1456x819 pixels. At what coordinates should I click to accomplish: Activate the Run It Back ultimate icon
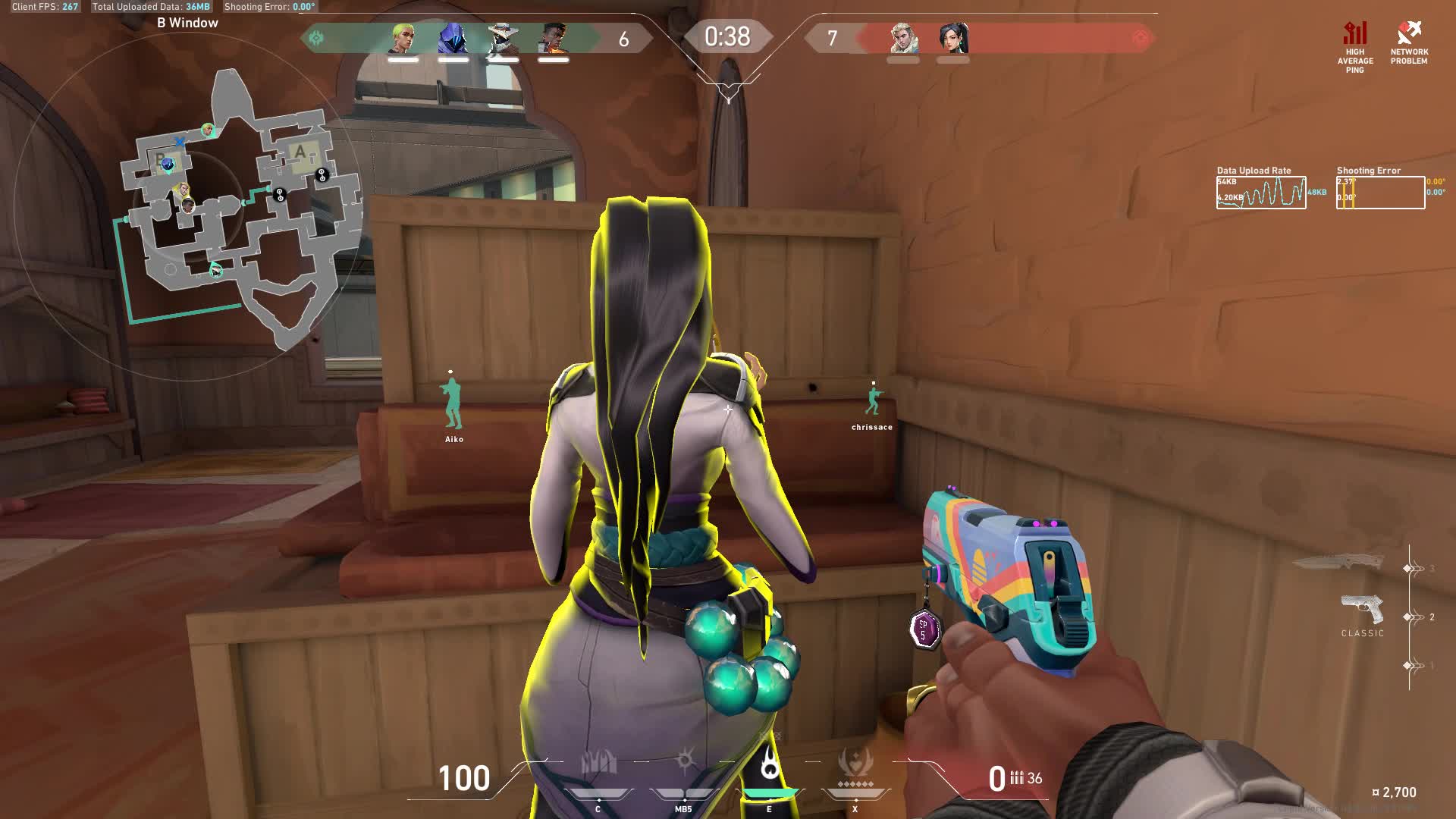[x=855, y=762]
